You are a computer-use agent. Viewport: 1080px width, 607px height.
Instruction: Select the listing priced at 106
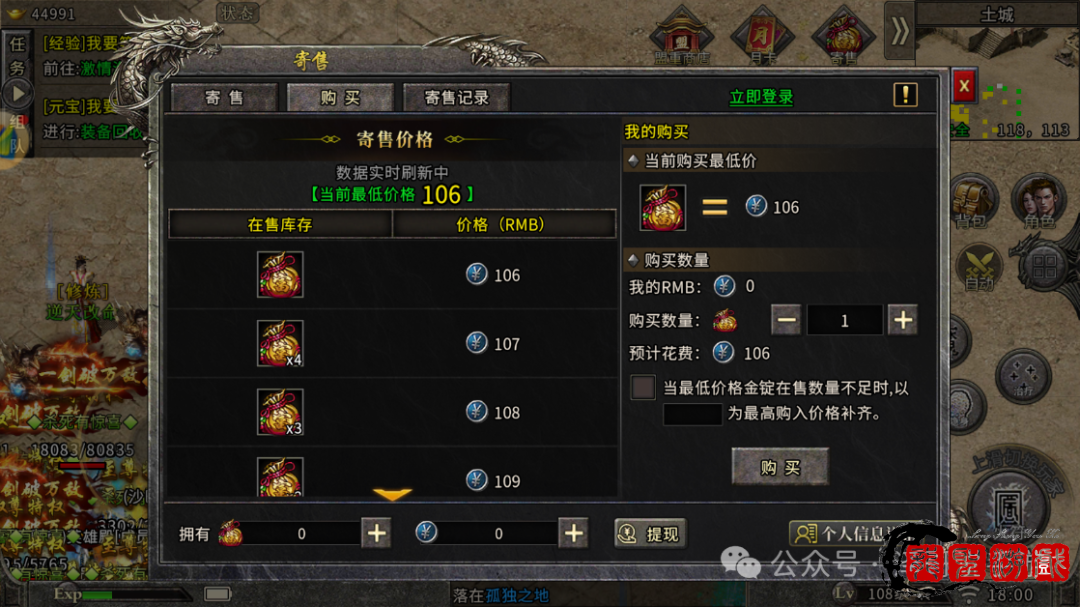(391, 275)
